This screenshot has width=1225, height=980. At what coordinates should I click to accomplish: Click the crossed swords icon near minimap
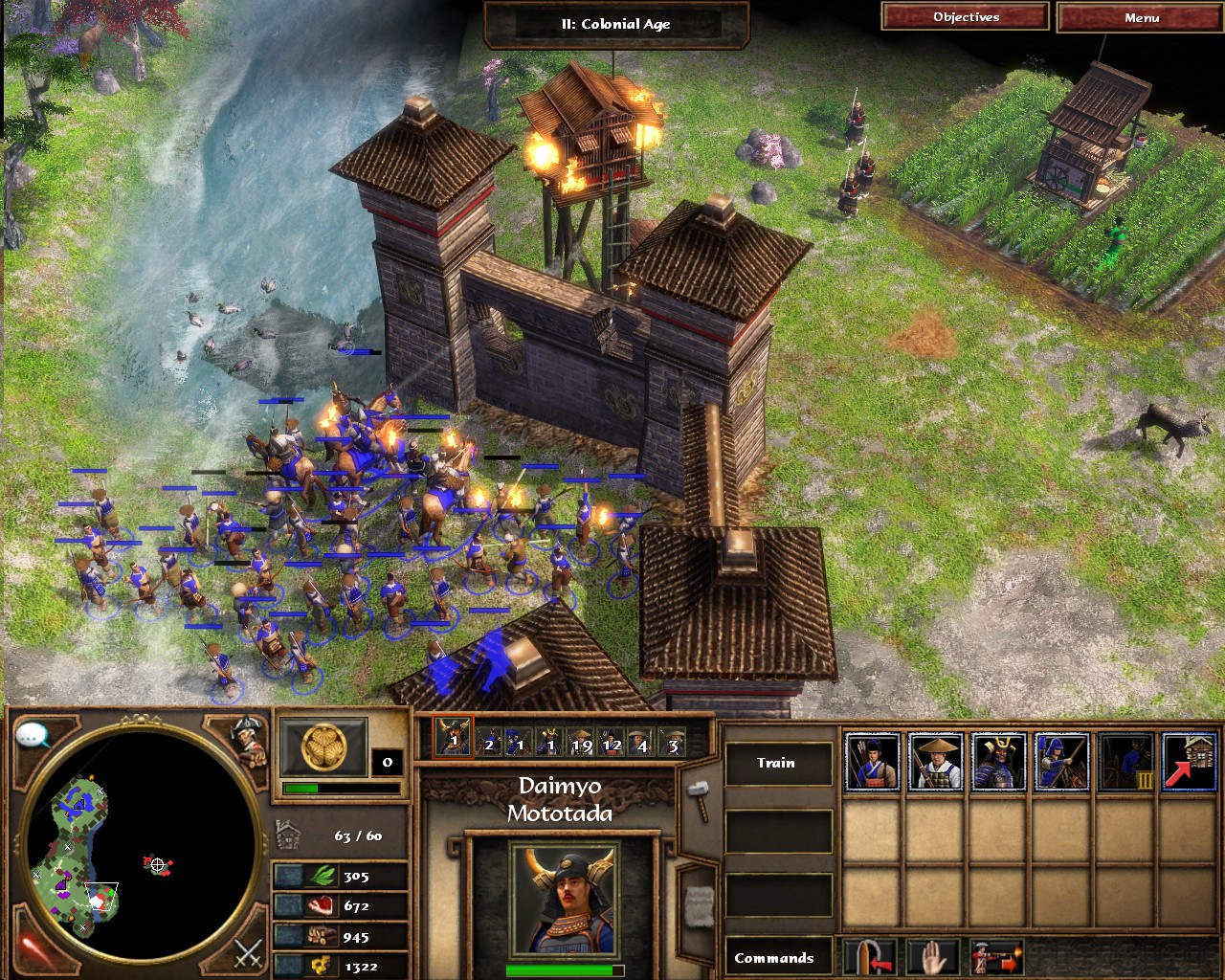tap(248, 953)
